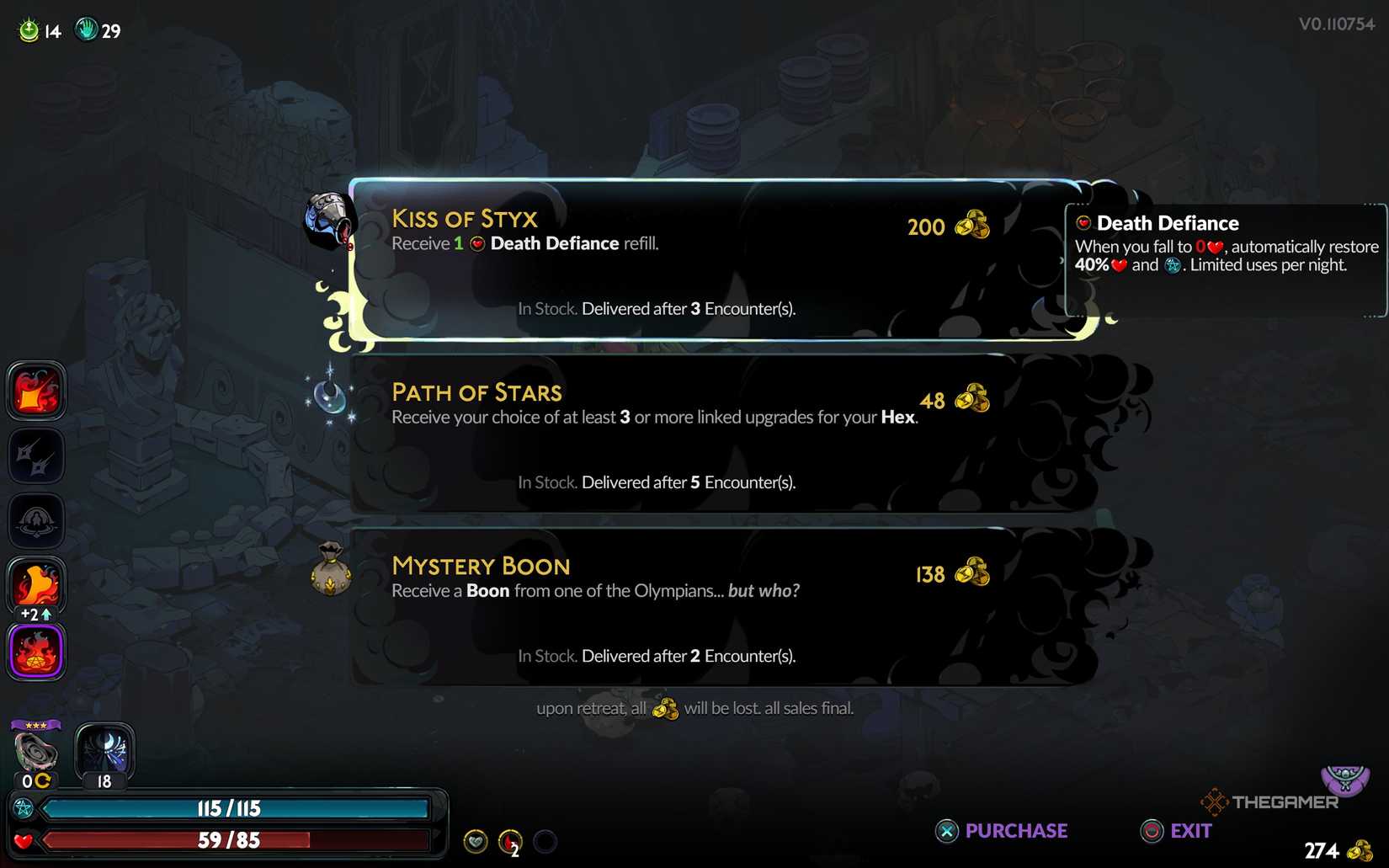Image resolution: width=1389 pixels, height=868 pixels.
Task: Select the hooded figure cast slot icon
Action: point(35,521)
